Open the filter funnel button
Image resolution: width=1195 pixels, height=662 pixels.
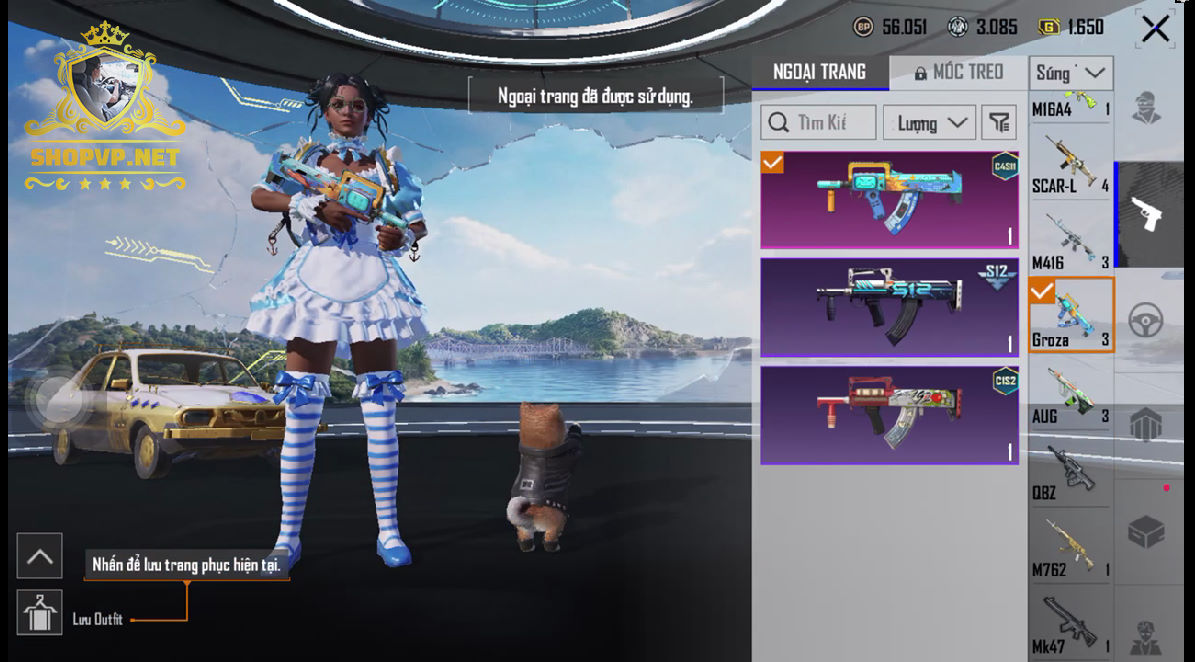[x=999, y=123]
